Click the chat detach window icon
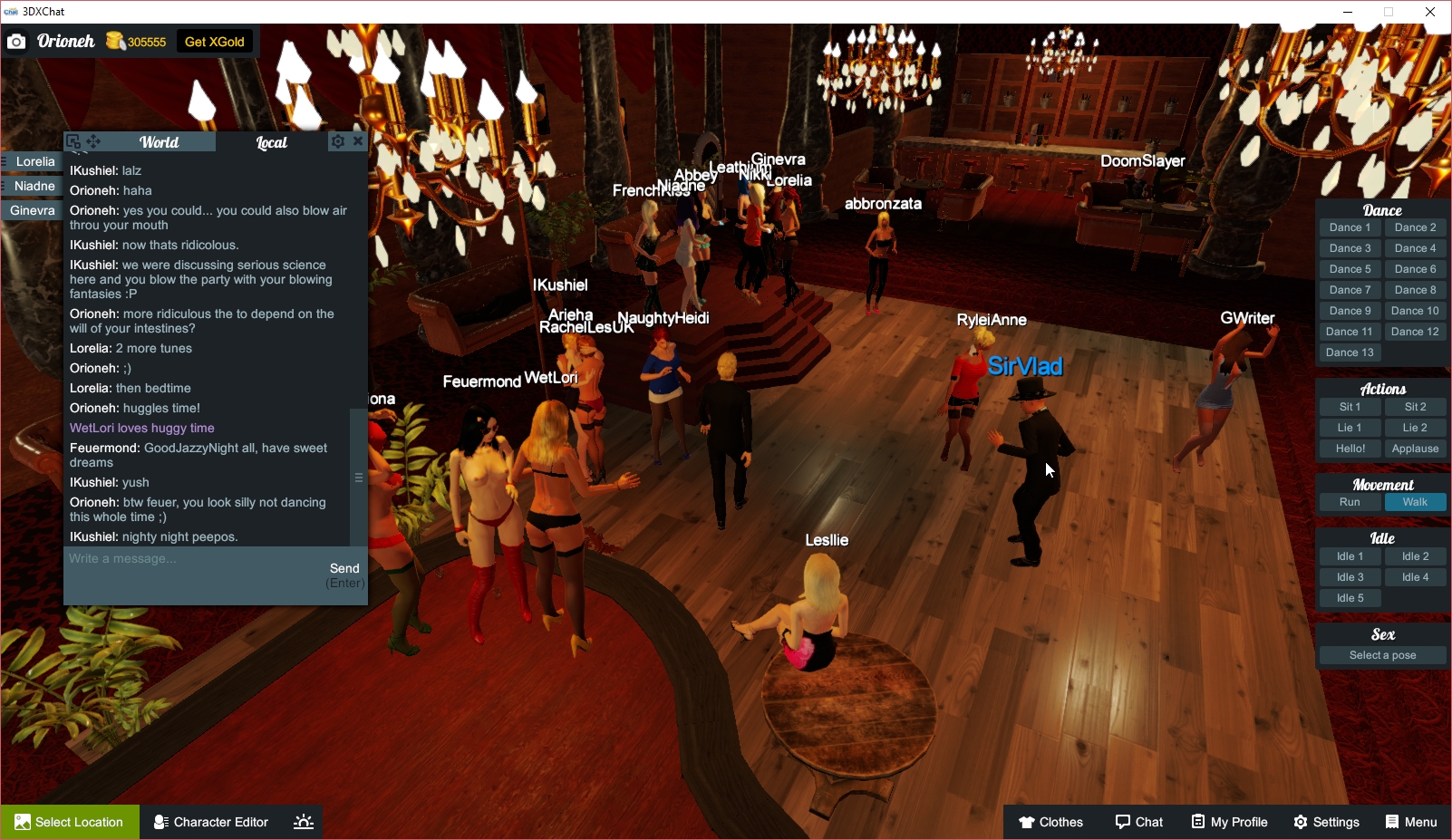The width and height of the screenshot is (1452, 840). coord(74,140)
